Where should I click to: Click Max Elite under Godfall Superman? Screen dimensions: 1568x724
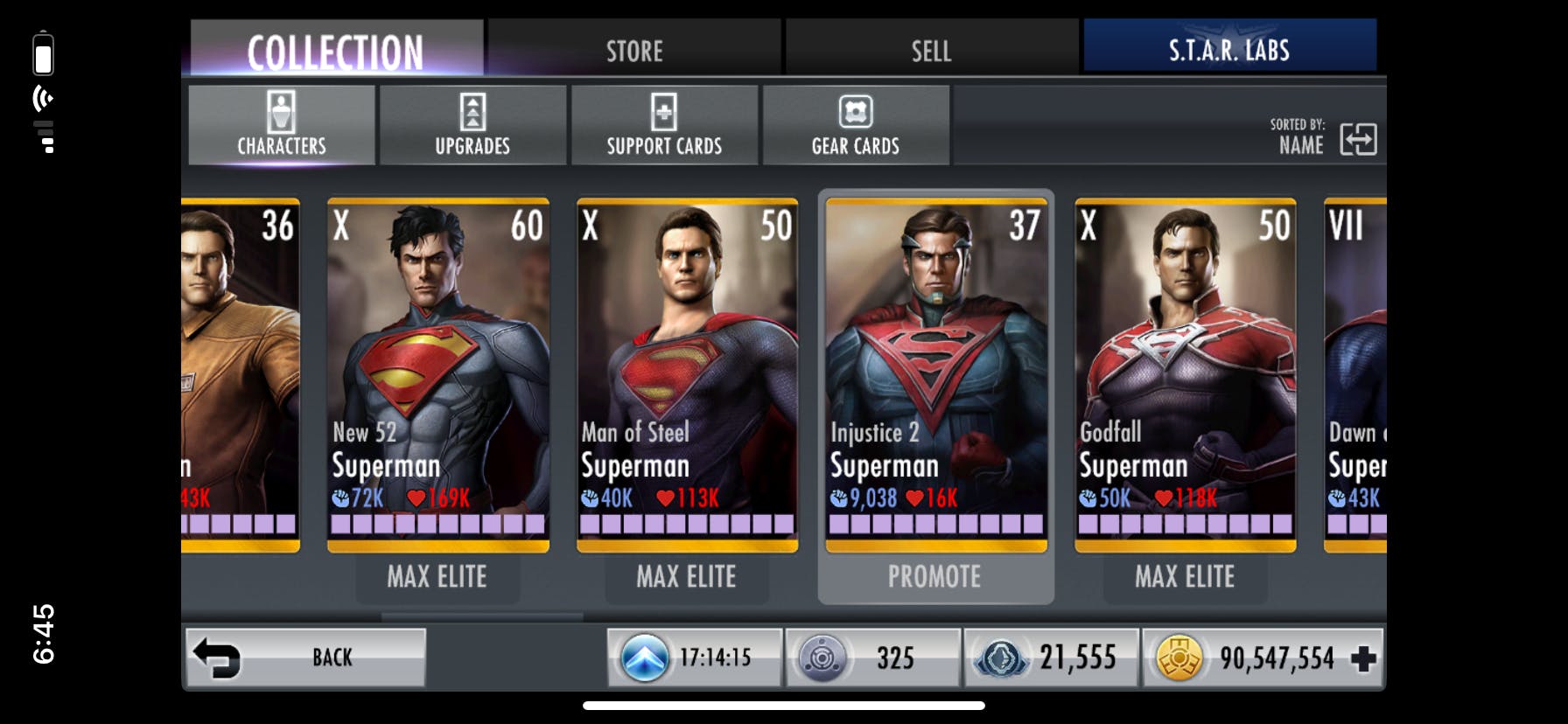[x=1185, y=577]
